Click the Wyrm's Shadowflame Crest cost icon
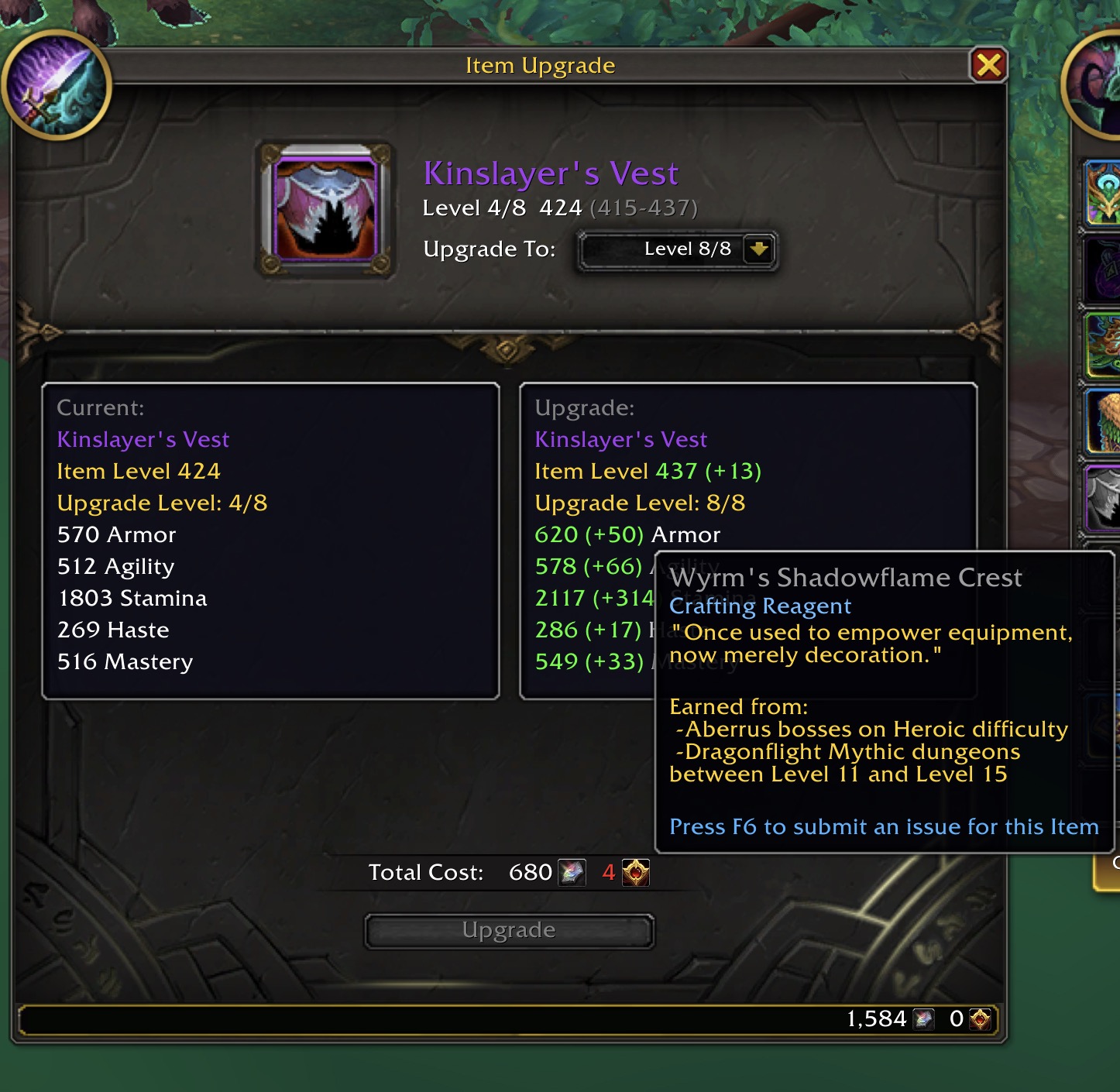The height and width of the screenshot is (1092, 1120). click(x=636, y=873)
